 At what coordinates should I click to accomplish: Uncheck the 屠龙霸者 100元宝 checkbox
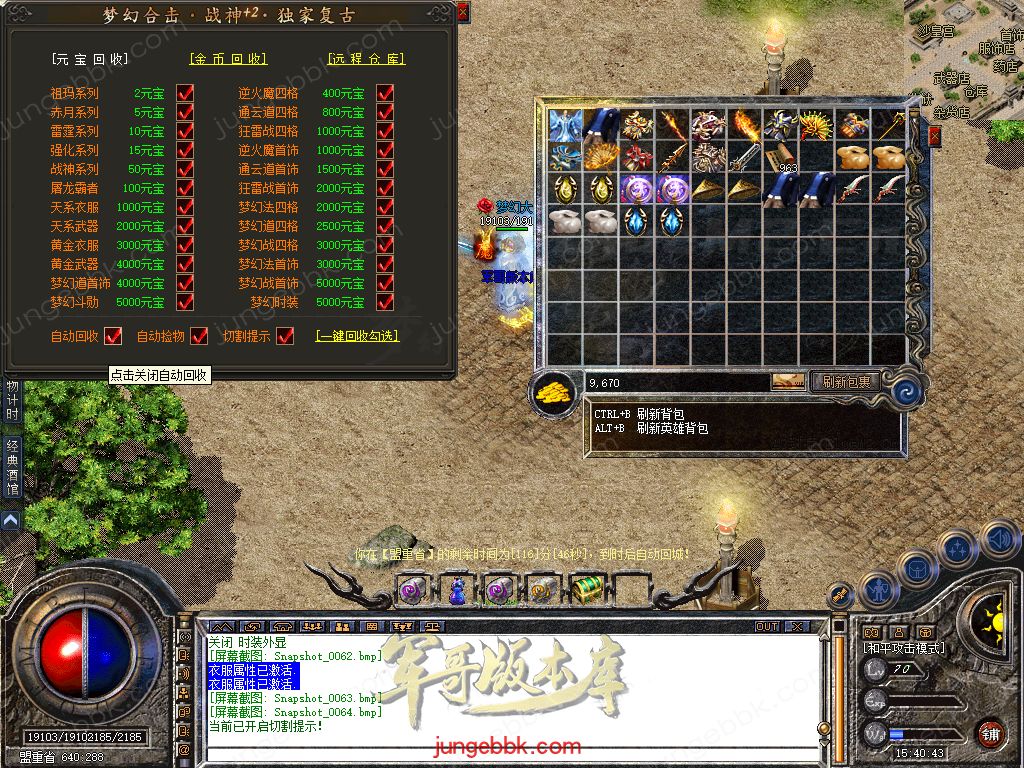[x=185, y=188]
